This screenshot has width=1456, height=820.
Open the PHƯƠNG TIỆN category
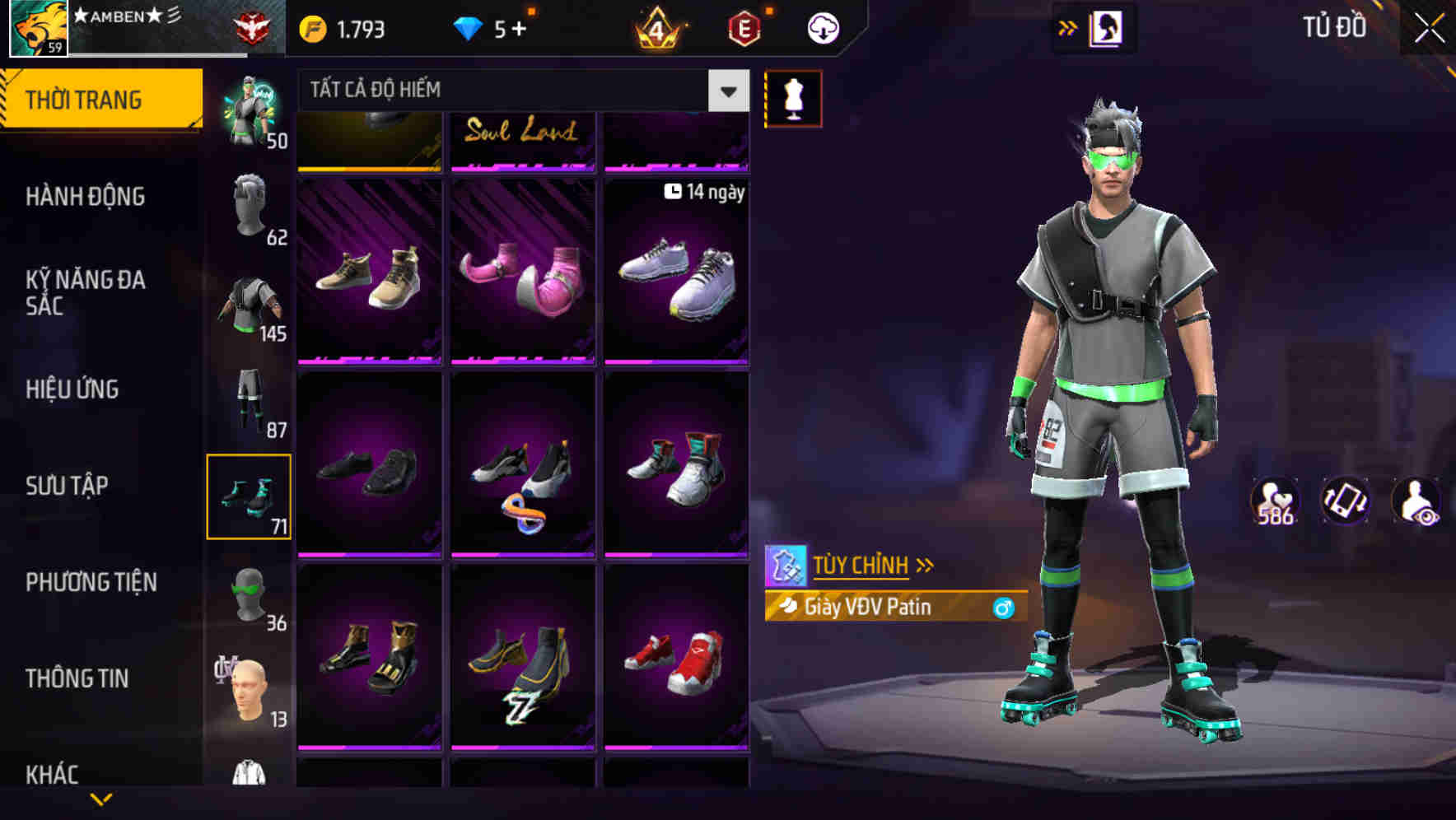pos(91,582)
